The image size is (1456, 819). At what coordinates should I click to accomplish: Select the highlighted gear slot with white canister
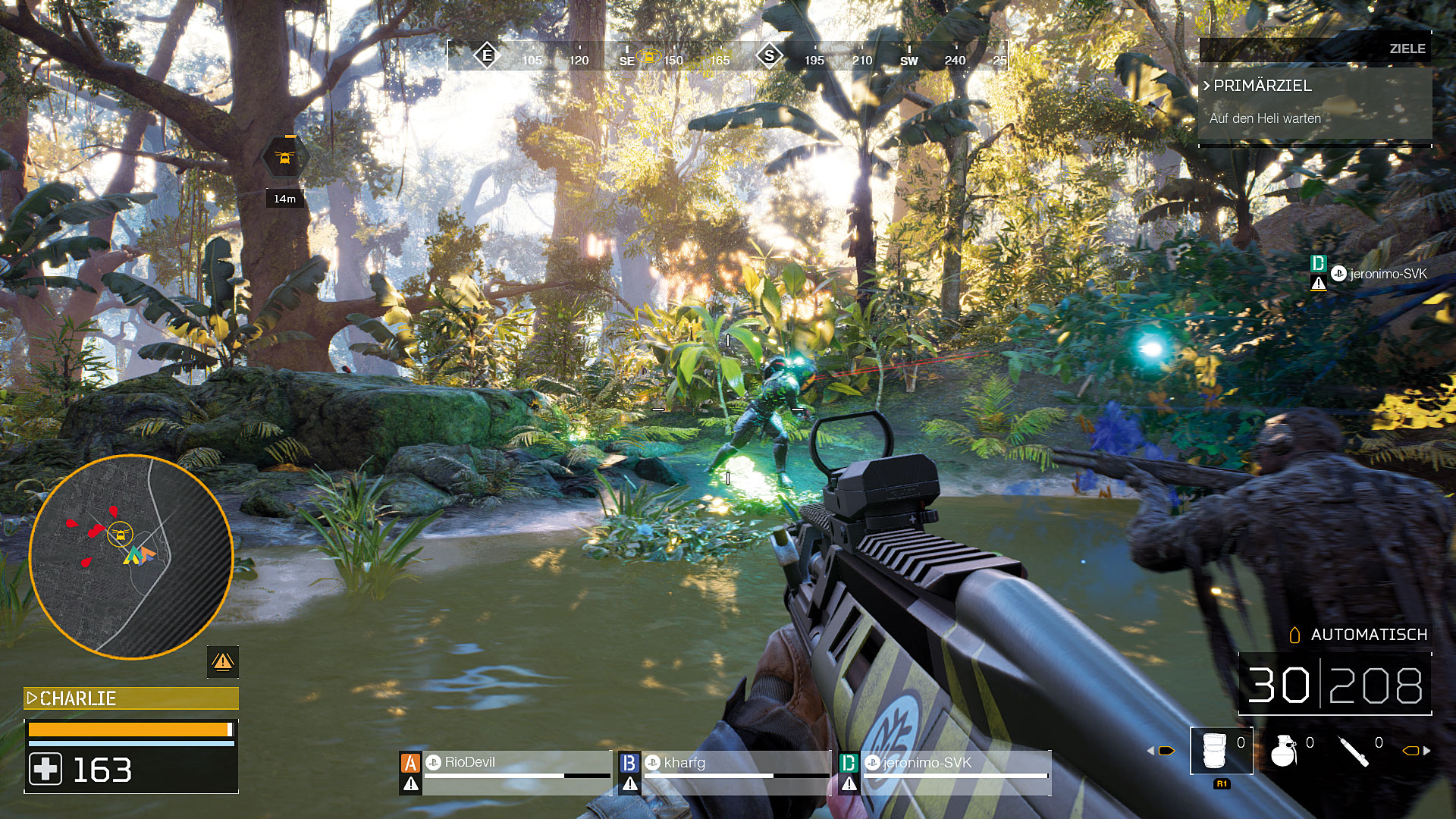tap(1221, 751)
